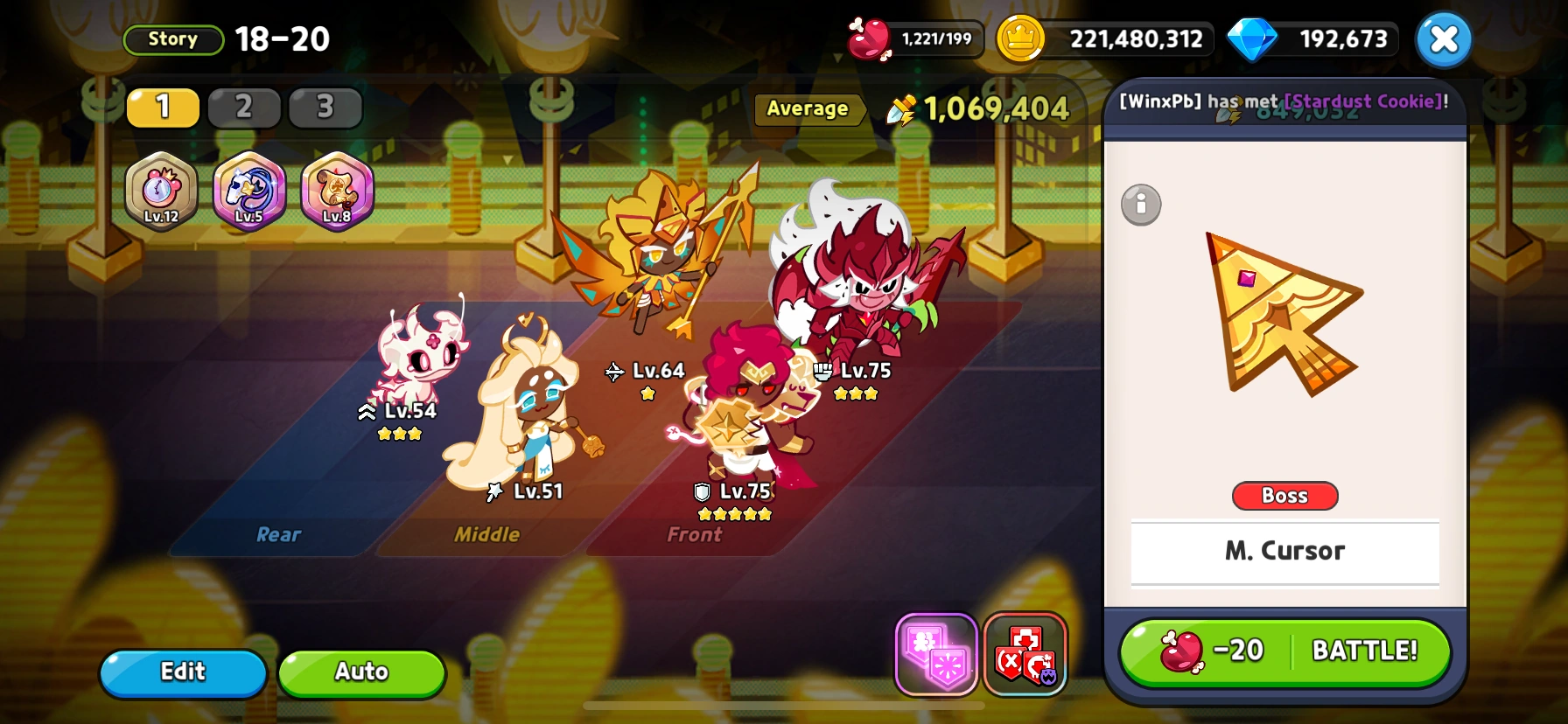
Task: Switch to team slot 3
Action: [324, 107]
